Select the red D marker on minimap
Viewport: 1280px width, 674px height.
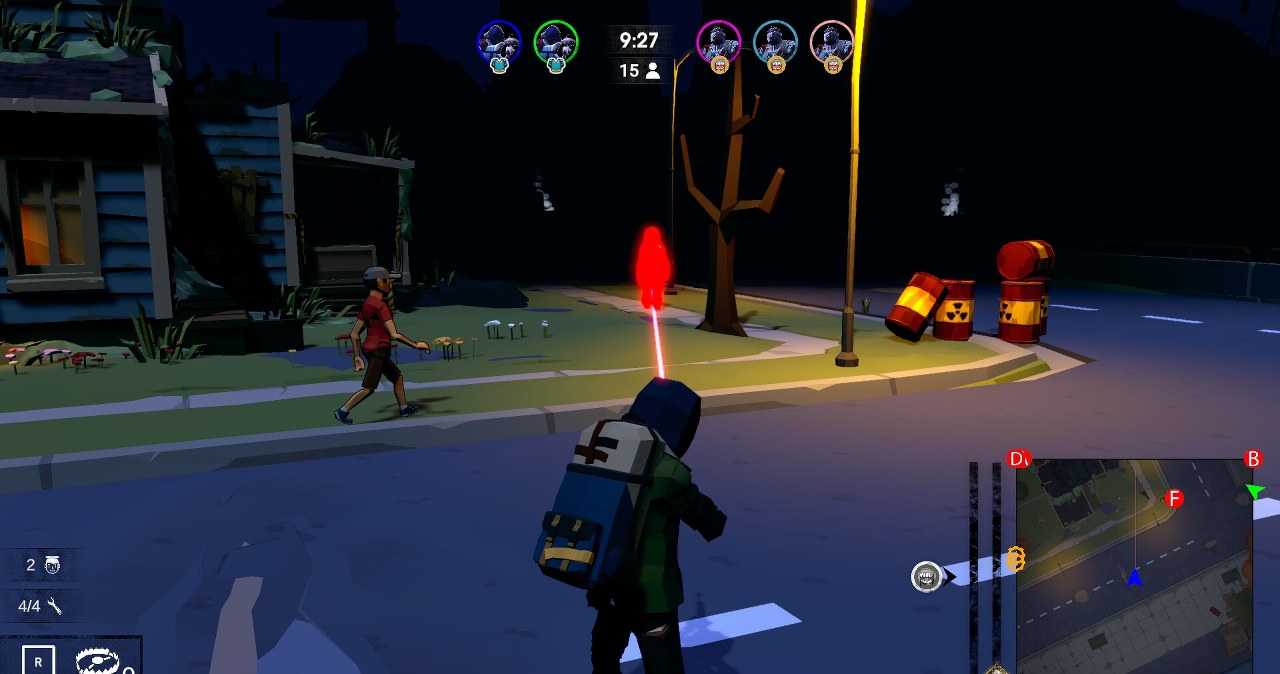coord(1017,459)
